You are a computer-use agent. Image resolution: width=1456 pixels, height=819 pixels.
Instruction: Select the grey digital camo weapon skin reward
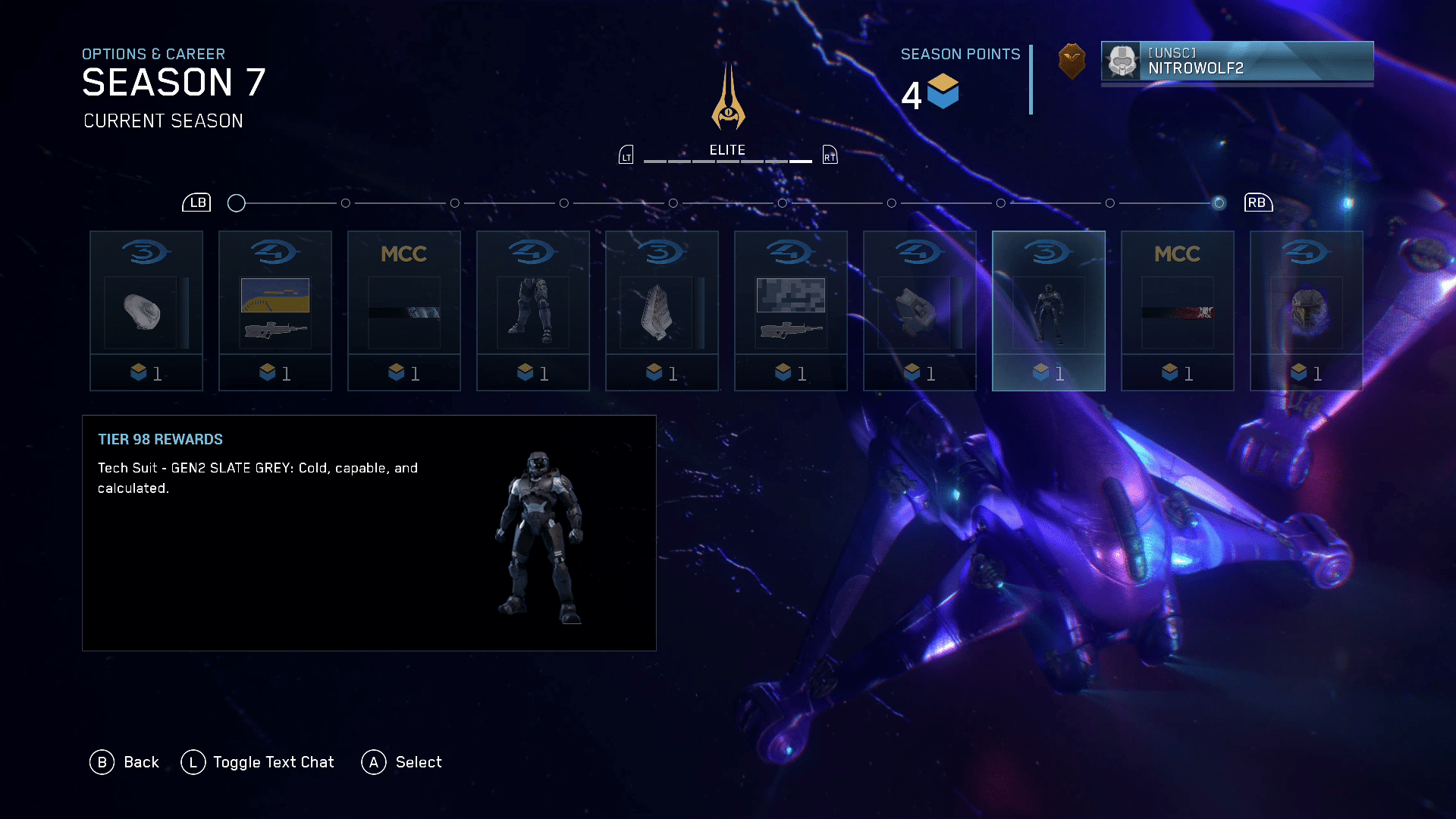pos(791,311)
